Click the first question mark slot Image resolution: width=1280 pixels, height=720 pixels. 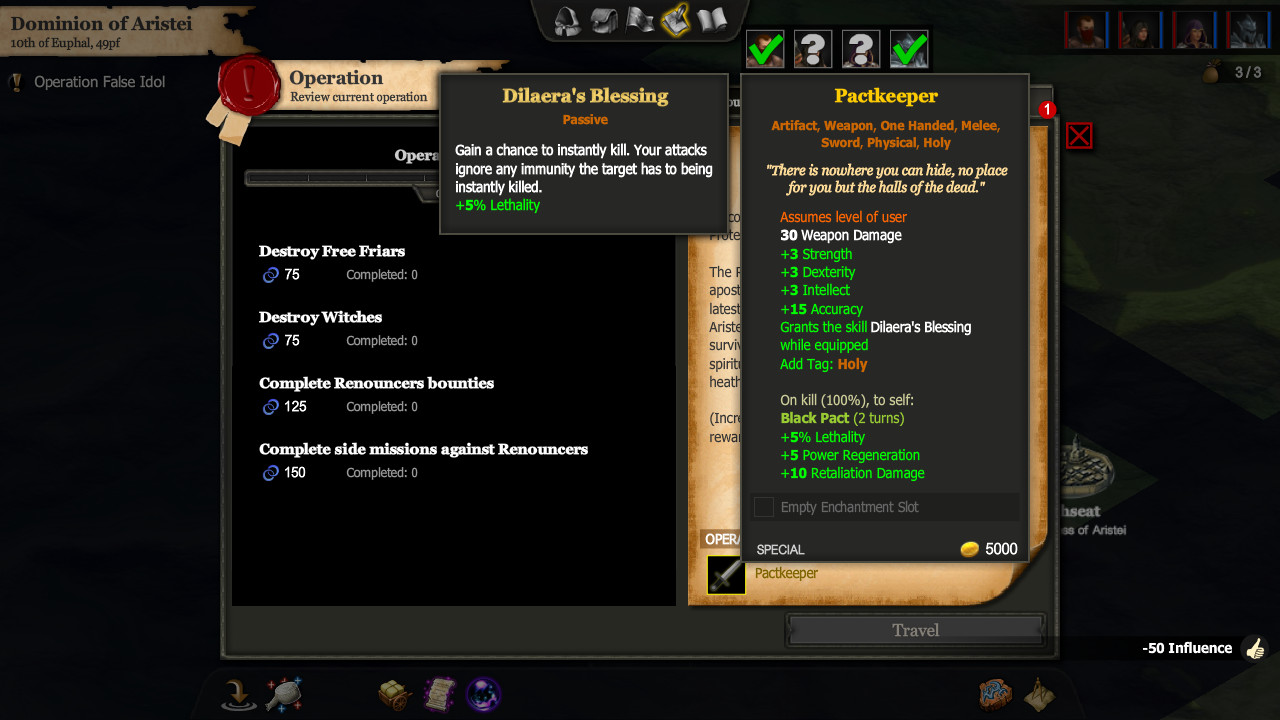pos(813,48)
